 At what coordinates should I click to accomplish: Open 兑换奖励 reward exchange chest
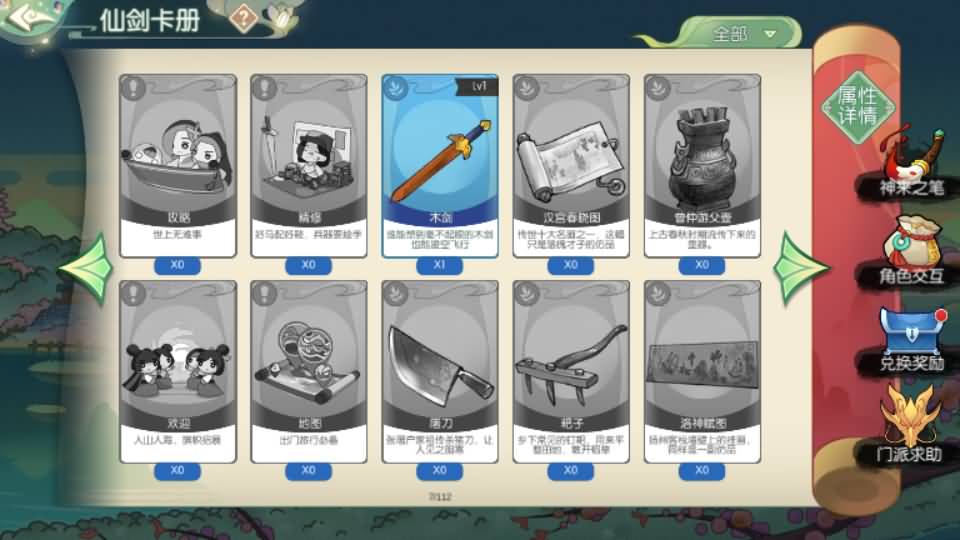coord(910,340)
